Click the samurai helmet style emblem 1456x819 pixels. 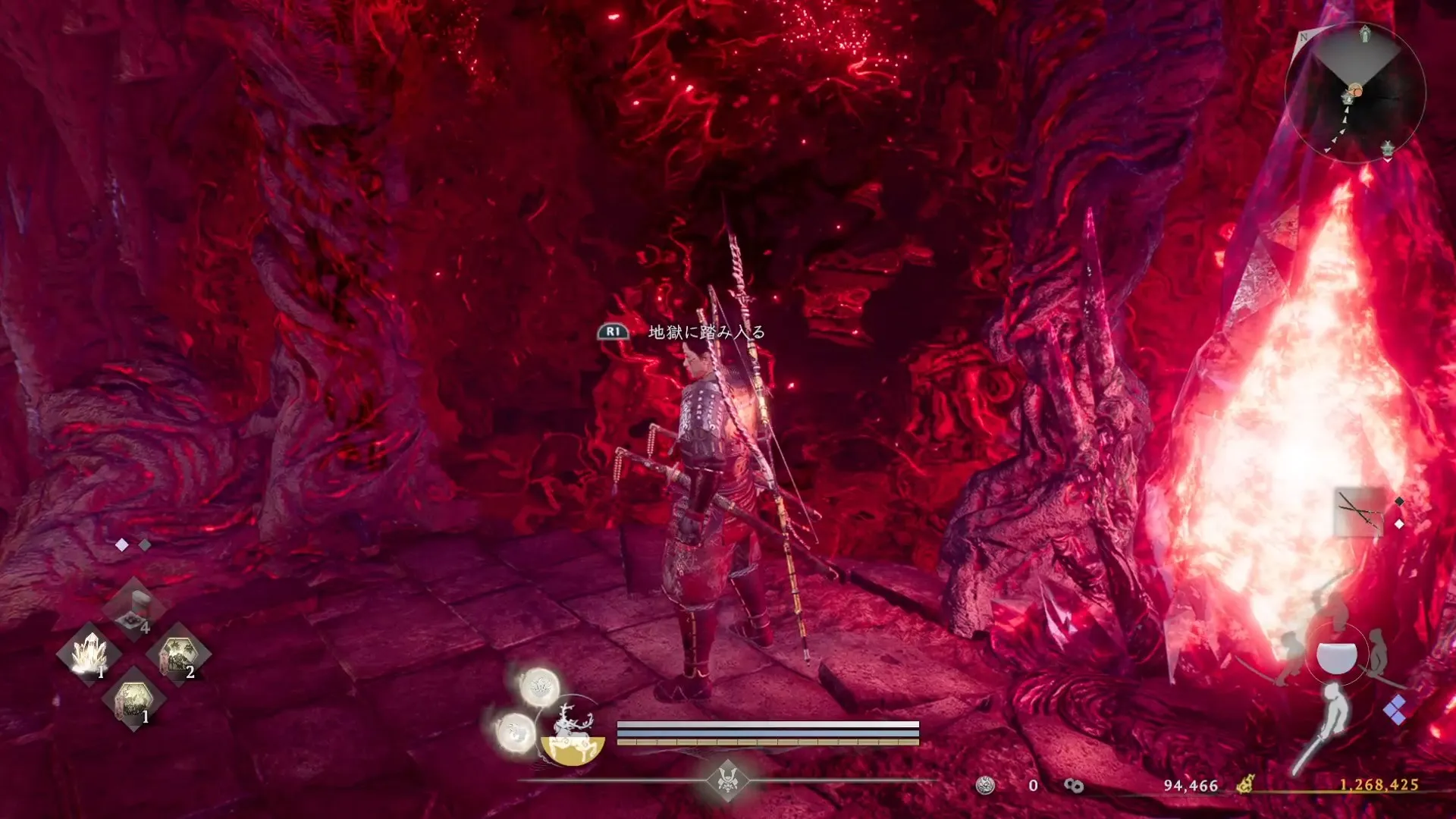[728, 780]
